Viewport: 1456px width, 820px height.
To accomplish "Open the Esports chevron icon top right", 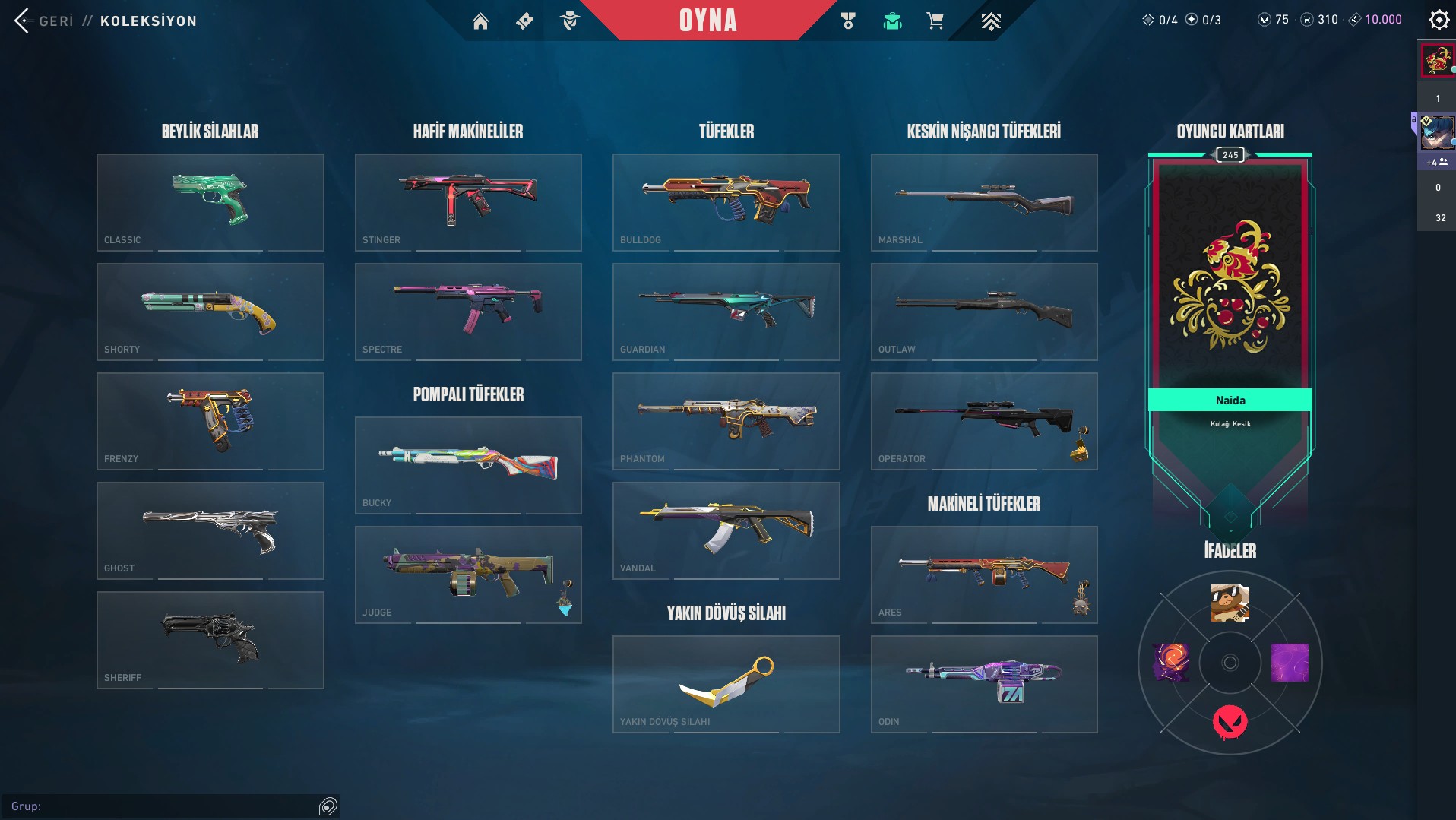I will click(x=990, y=21).
